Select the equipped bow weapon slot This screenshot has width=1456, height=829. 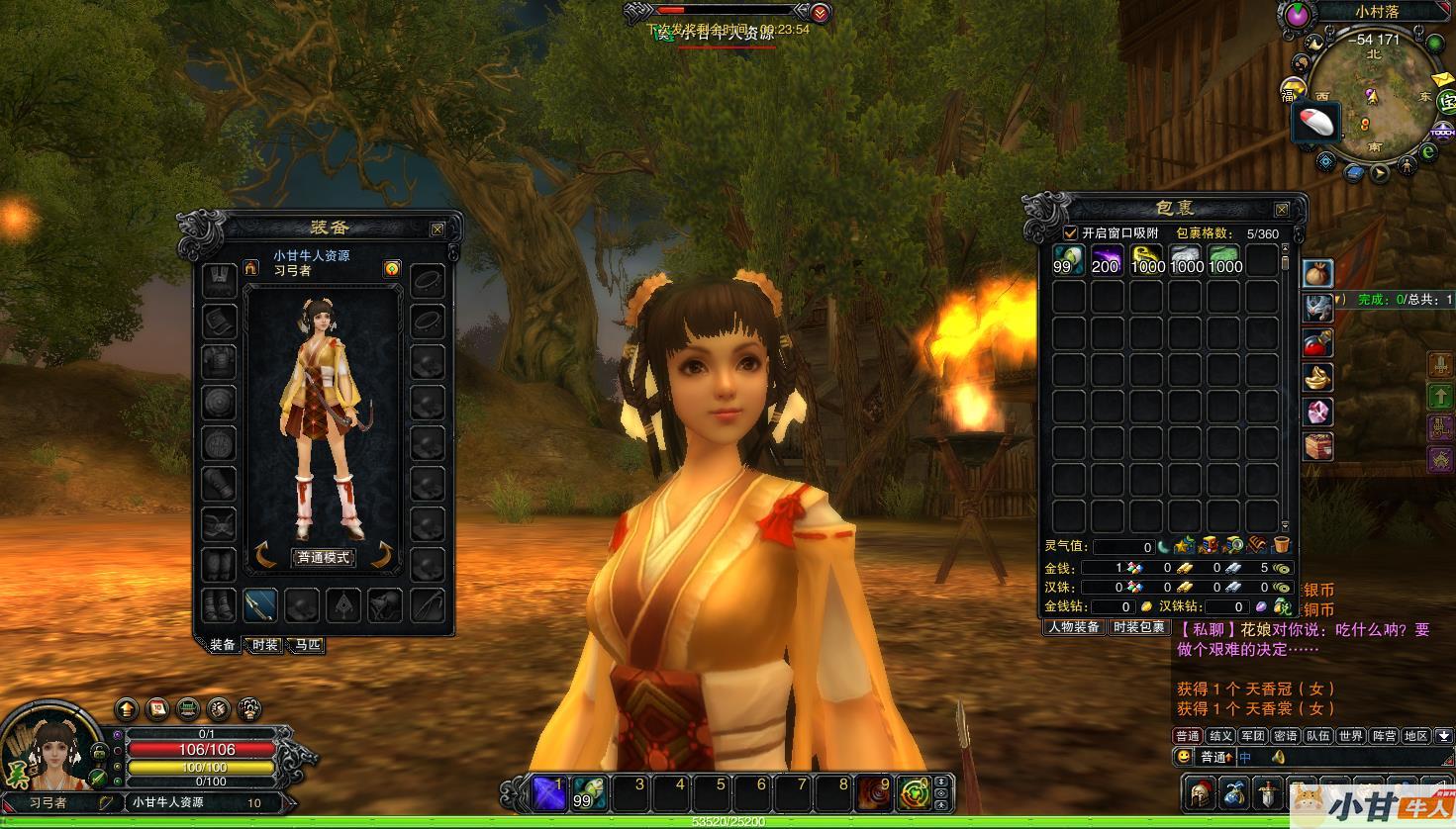(259, 603)
